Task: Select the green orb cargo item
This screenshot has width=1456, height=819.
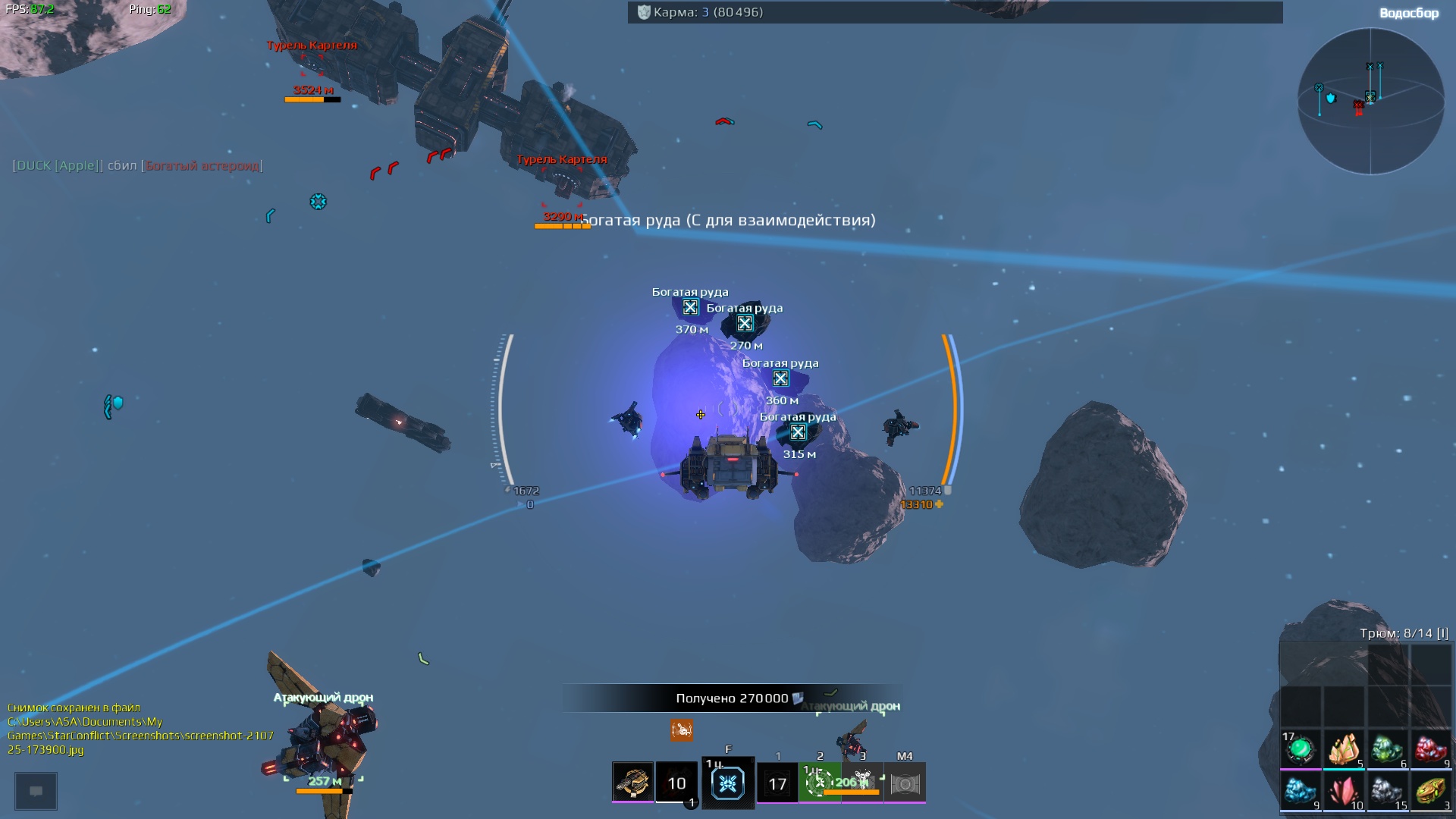Action: point(1301,749)
